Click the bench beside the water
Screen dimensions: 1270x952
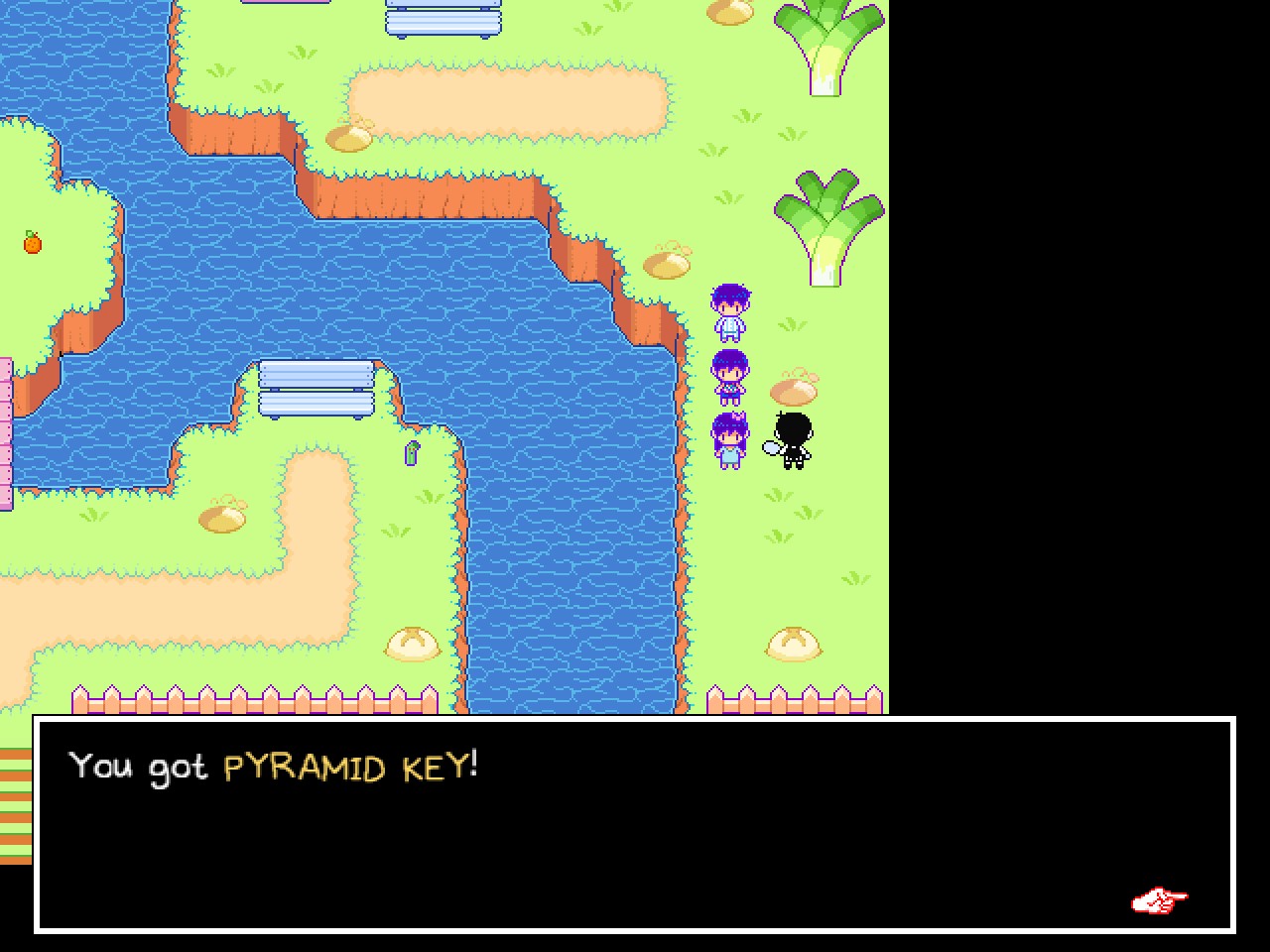(x=315, y=387)
